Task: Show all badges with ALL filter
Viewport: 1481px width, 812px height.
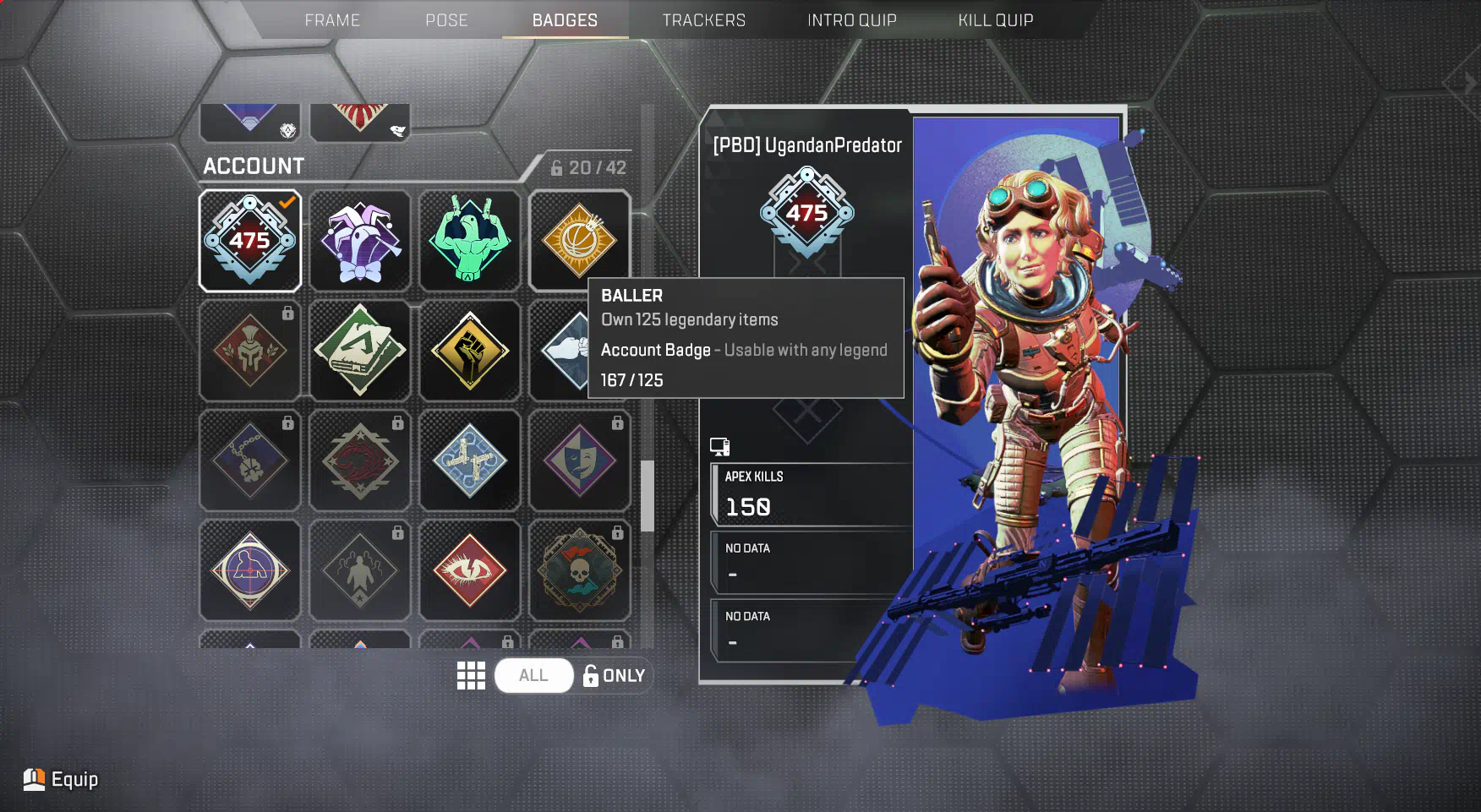Action: pos(533,676)
